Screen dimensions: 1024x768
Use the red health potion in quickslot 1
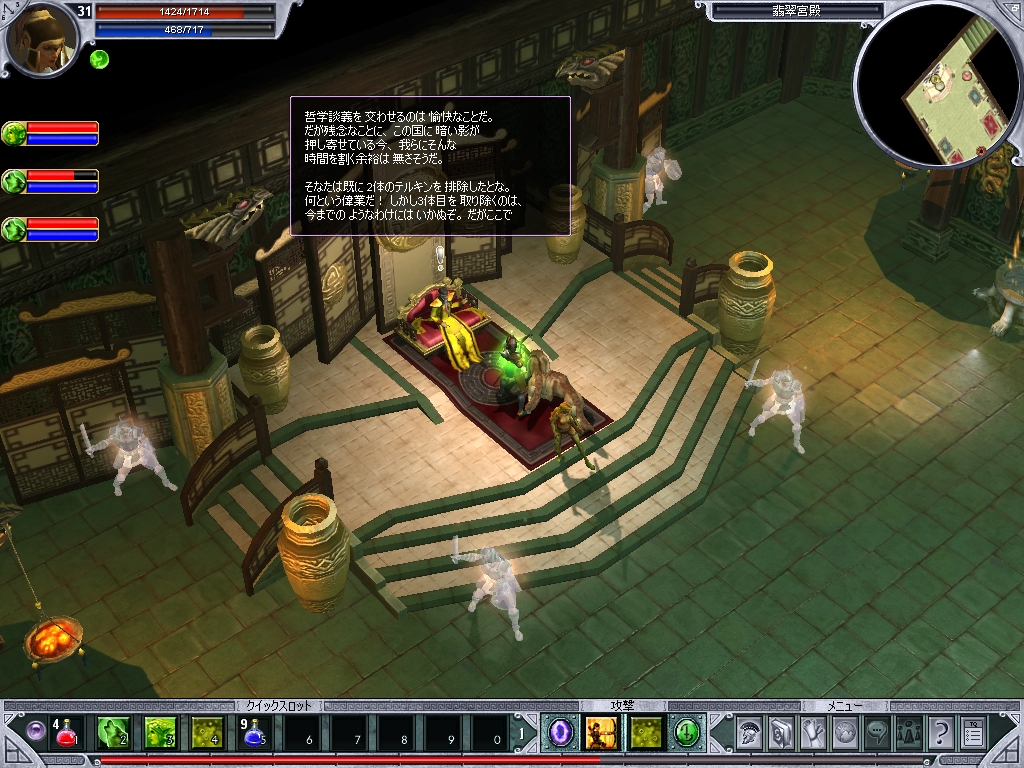pos(66,734)
